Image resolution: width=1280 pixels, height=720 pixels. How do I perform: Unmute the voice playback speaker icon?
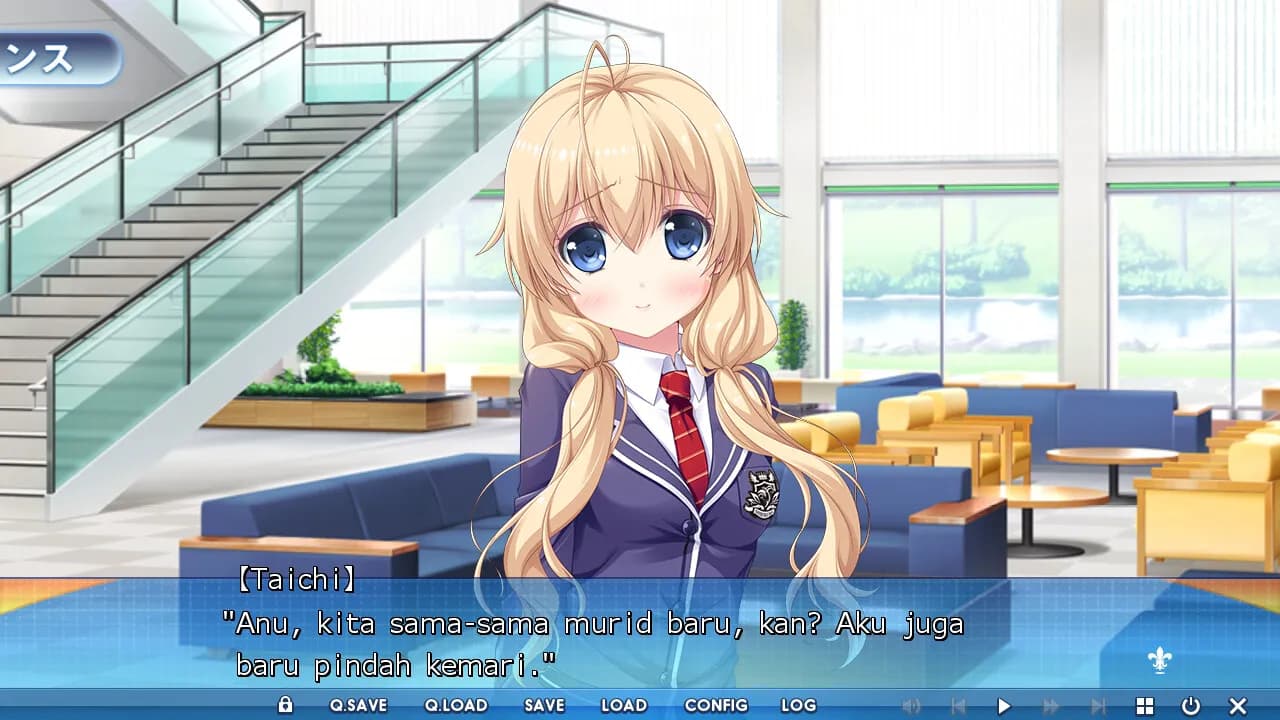pos(911,706)
